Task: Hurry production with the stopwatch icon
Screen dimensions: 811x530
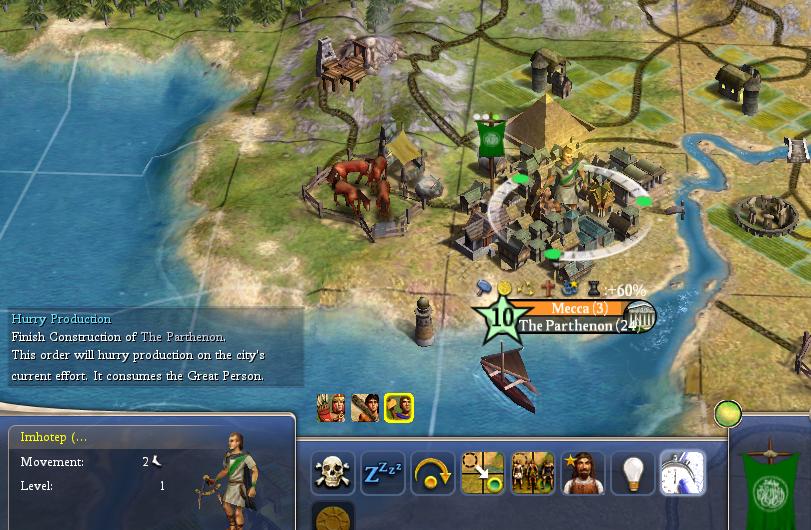Action: point(682,473)
